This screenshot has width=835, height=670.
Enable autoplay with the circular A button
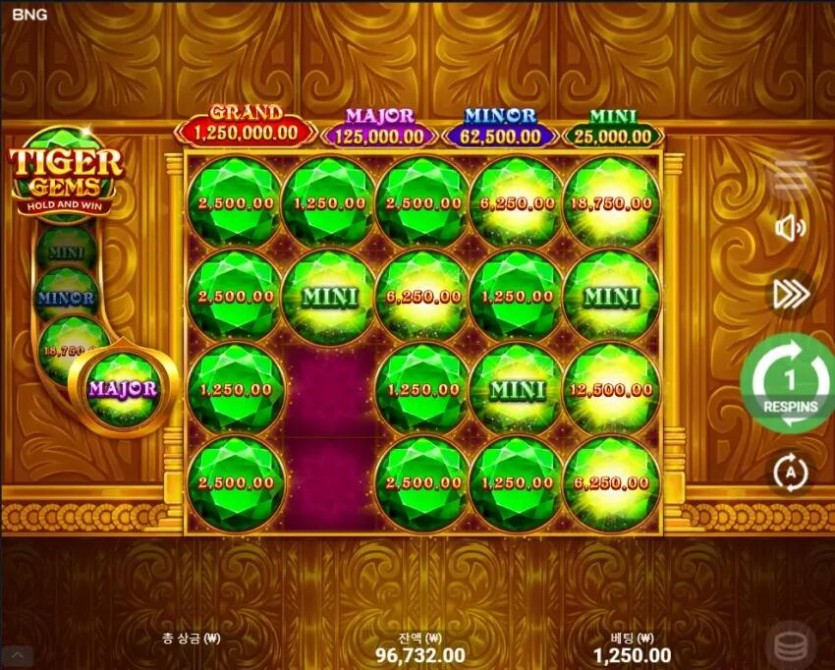point(790,472)
